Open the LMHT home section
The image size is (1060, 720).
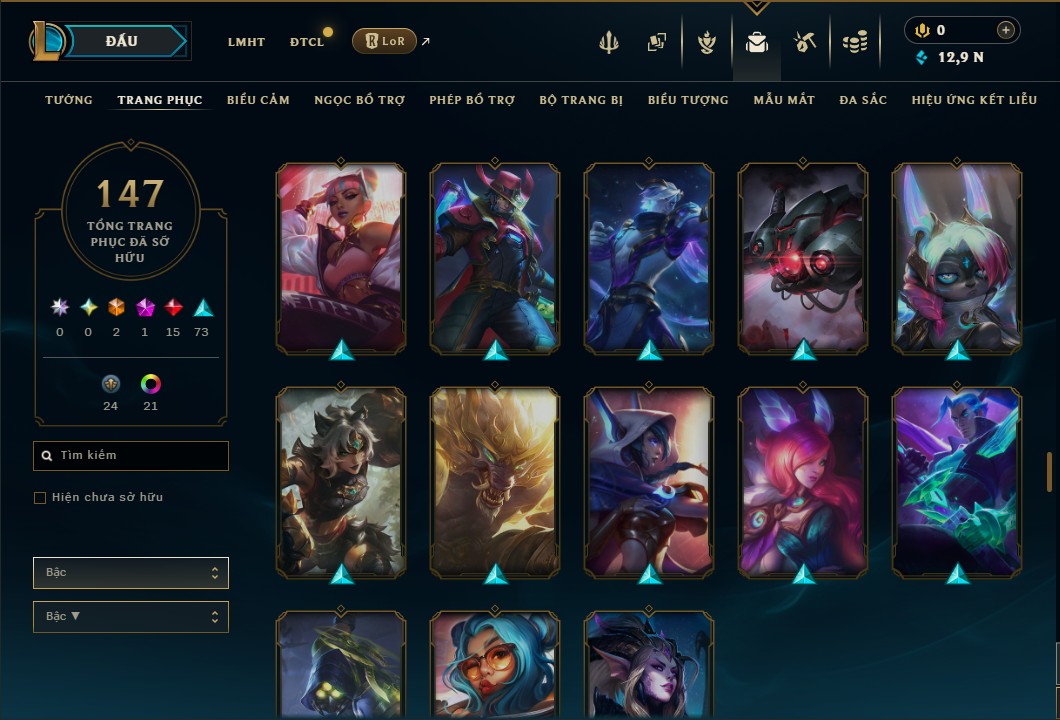click(246, 42)
